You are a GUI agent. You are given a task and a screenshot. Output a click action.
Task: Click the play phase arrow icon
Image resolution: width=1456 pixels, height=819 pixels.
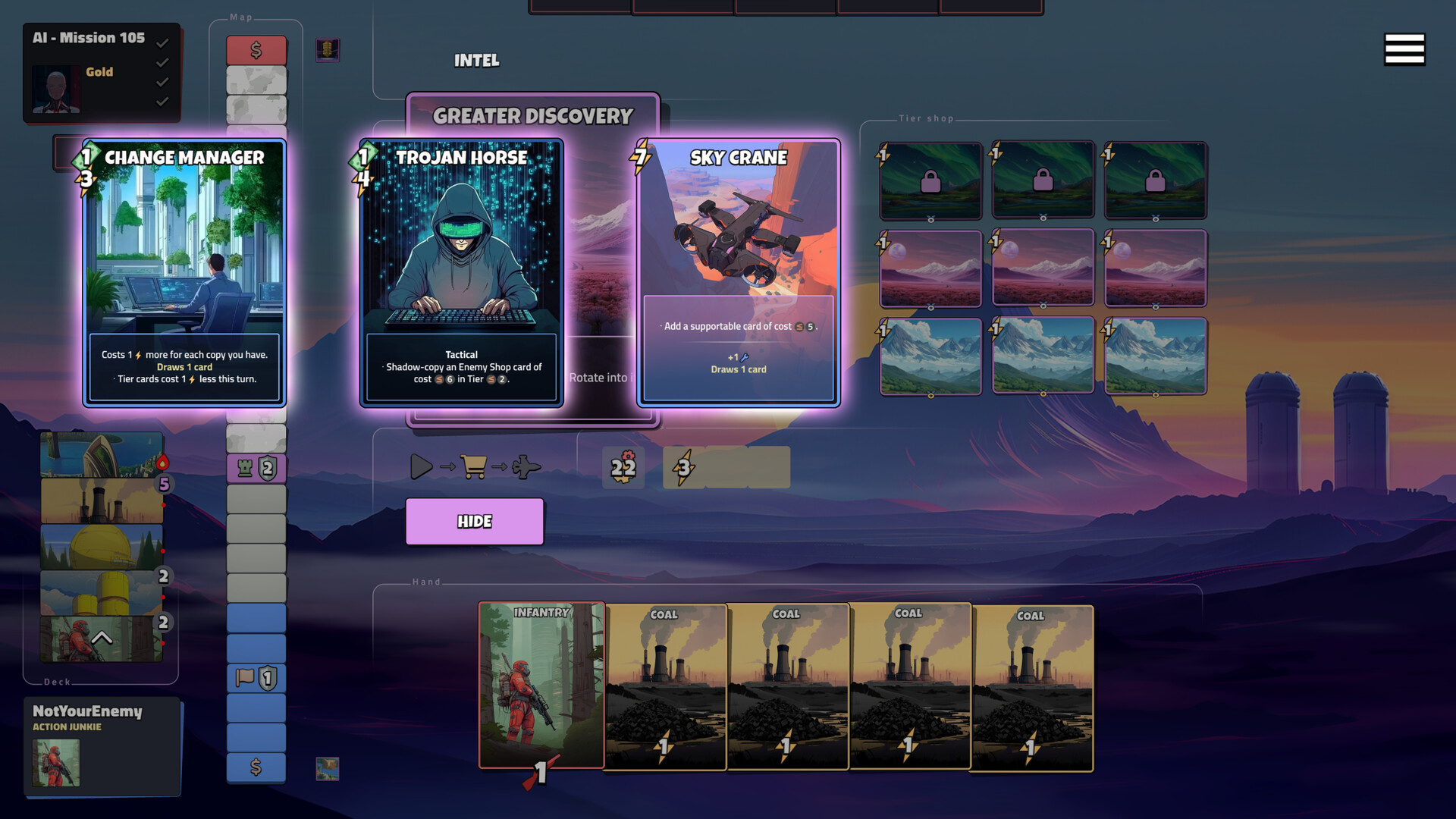421,467
